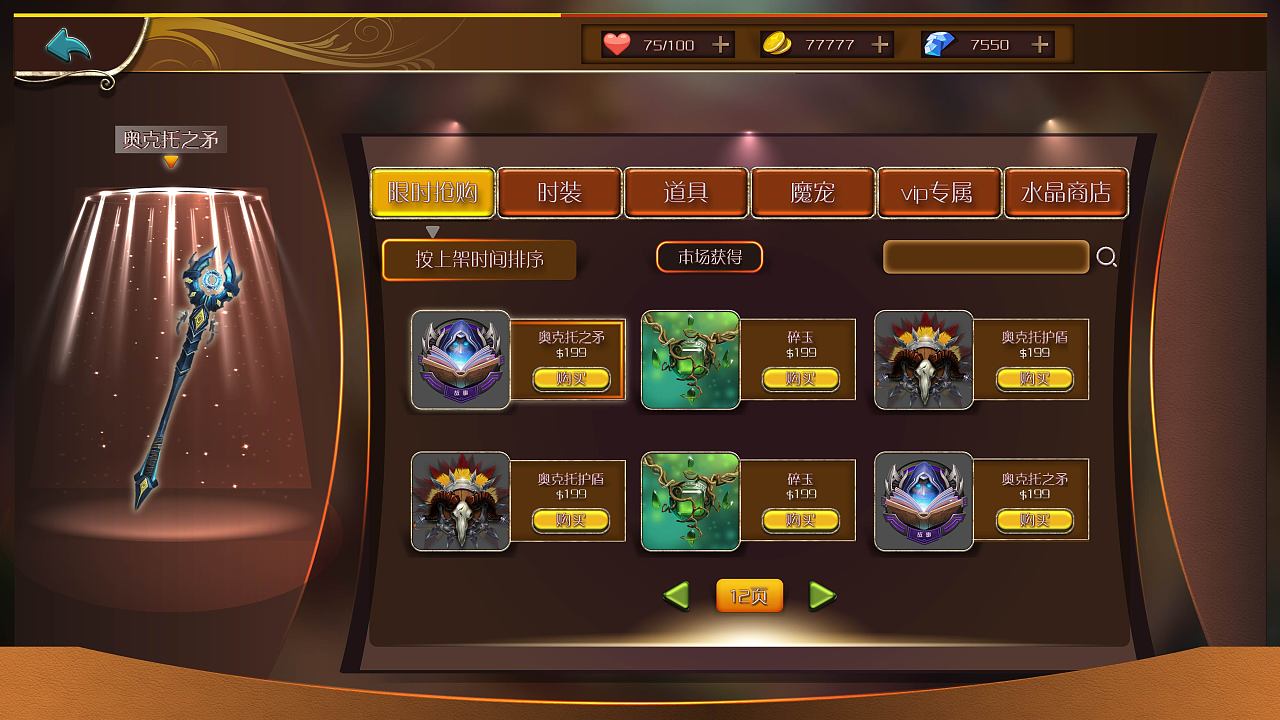The image size is (1280, 720).
Task: Select the 碎玉 green pendant item icon
Action: (690, 356)
